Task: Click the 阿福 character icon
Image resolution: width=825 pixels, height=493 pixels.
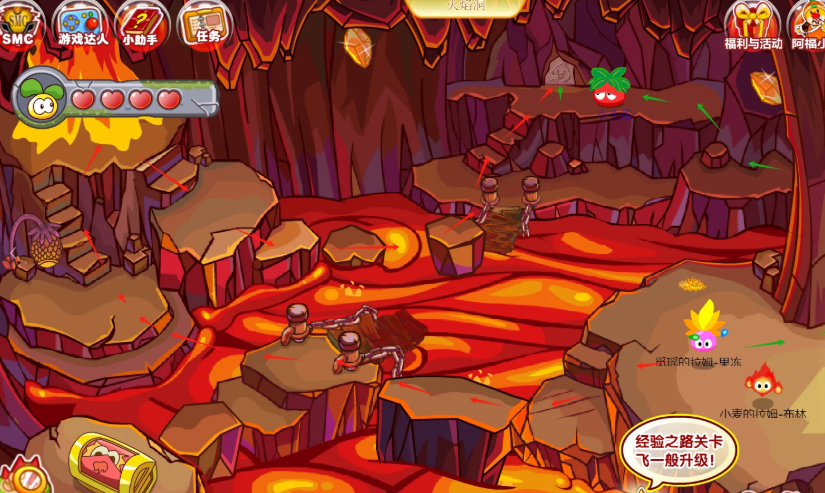Action: tap(810, 24)
